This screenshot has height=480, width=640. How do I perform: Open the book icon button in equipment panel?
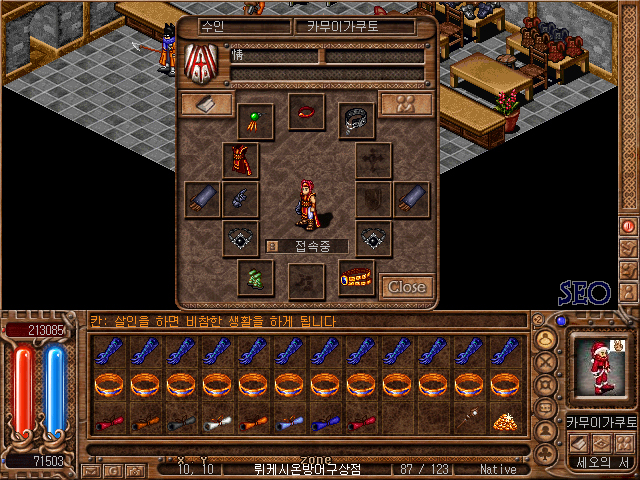207,104
